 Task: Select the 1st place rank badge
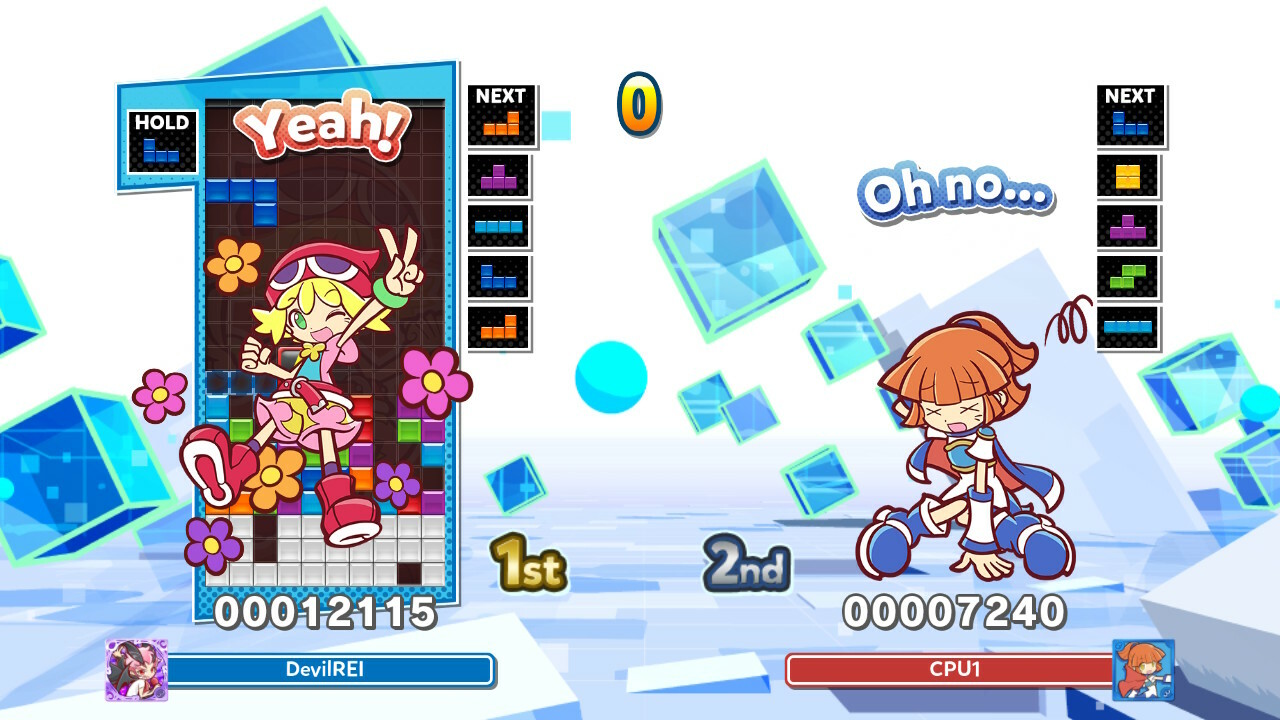pos(530,565)
